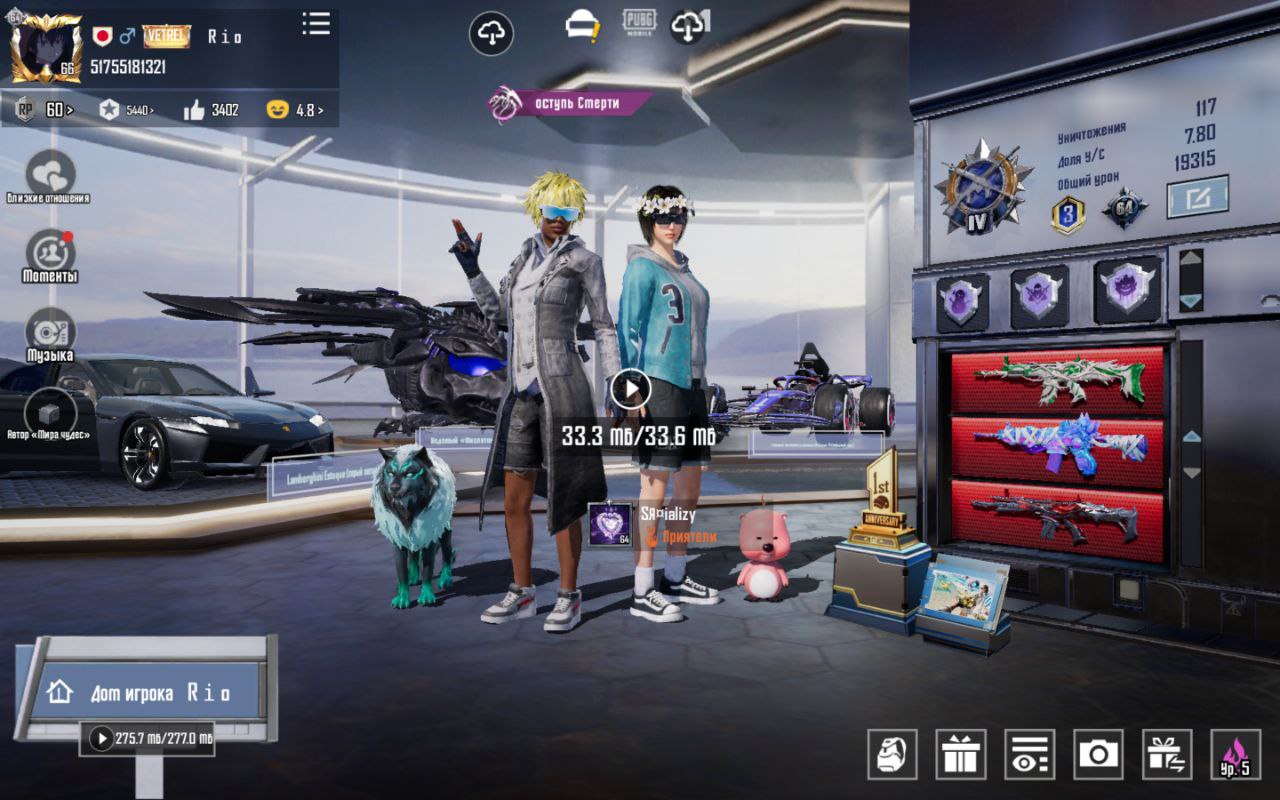Viewport: 1280px width, 800px height.
Task: Edit the stats showcase panel
Action: coord(1197,196)
